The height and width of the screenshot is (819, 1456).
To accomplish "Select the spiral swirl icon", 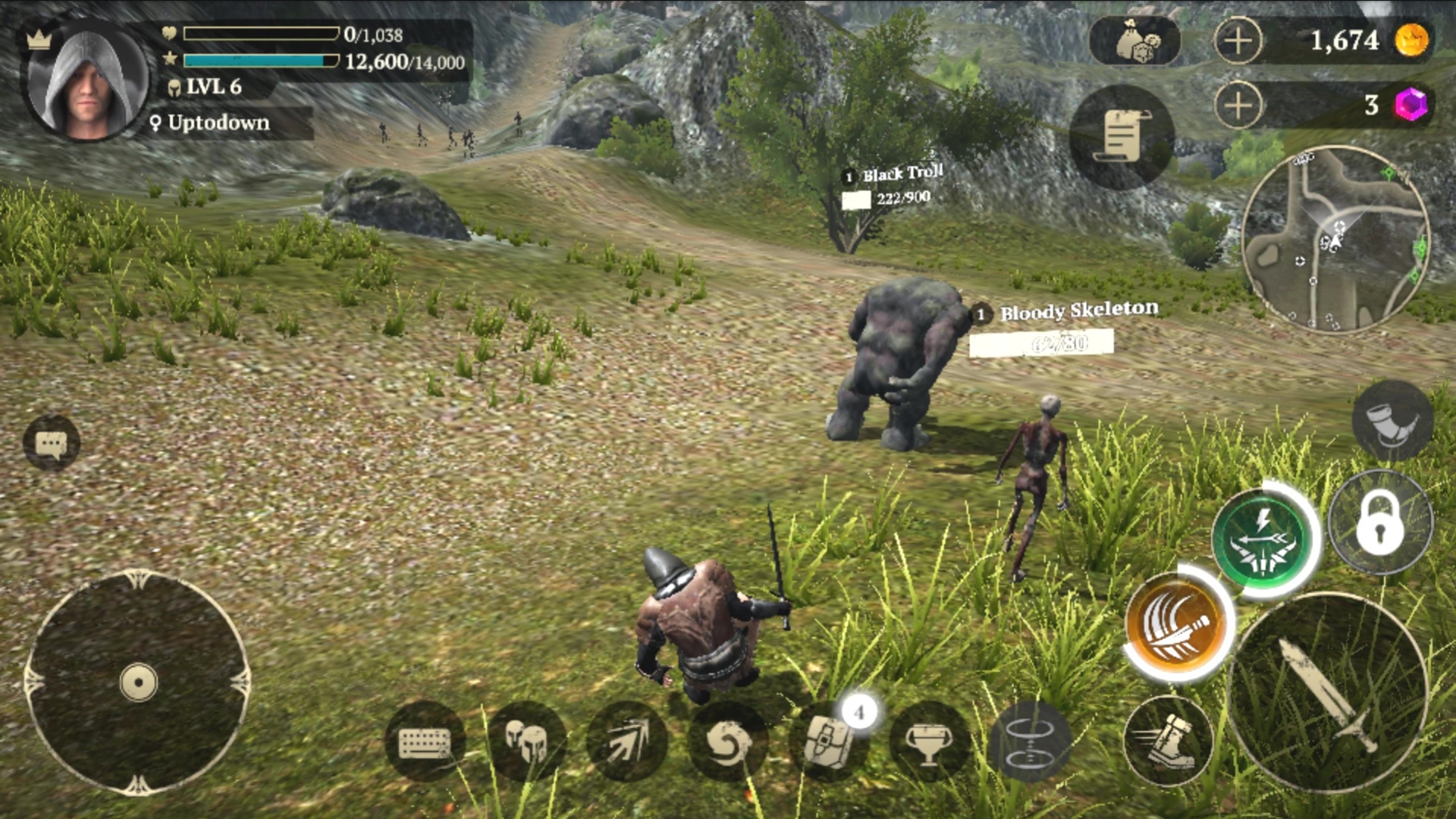I will click(728, 741).
